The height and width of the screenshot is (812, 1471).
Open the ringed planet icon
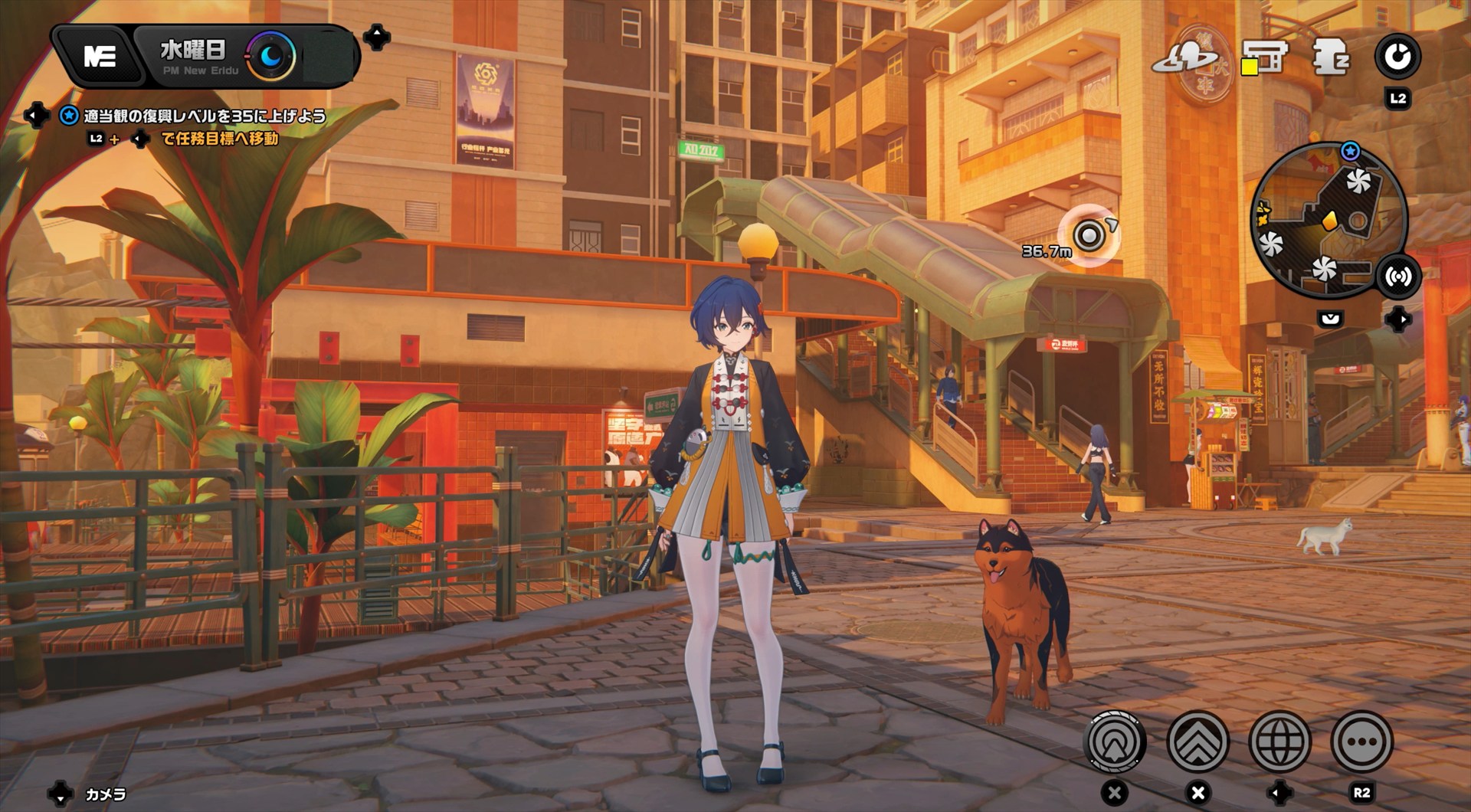click(x=1186, y=57)
